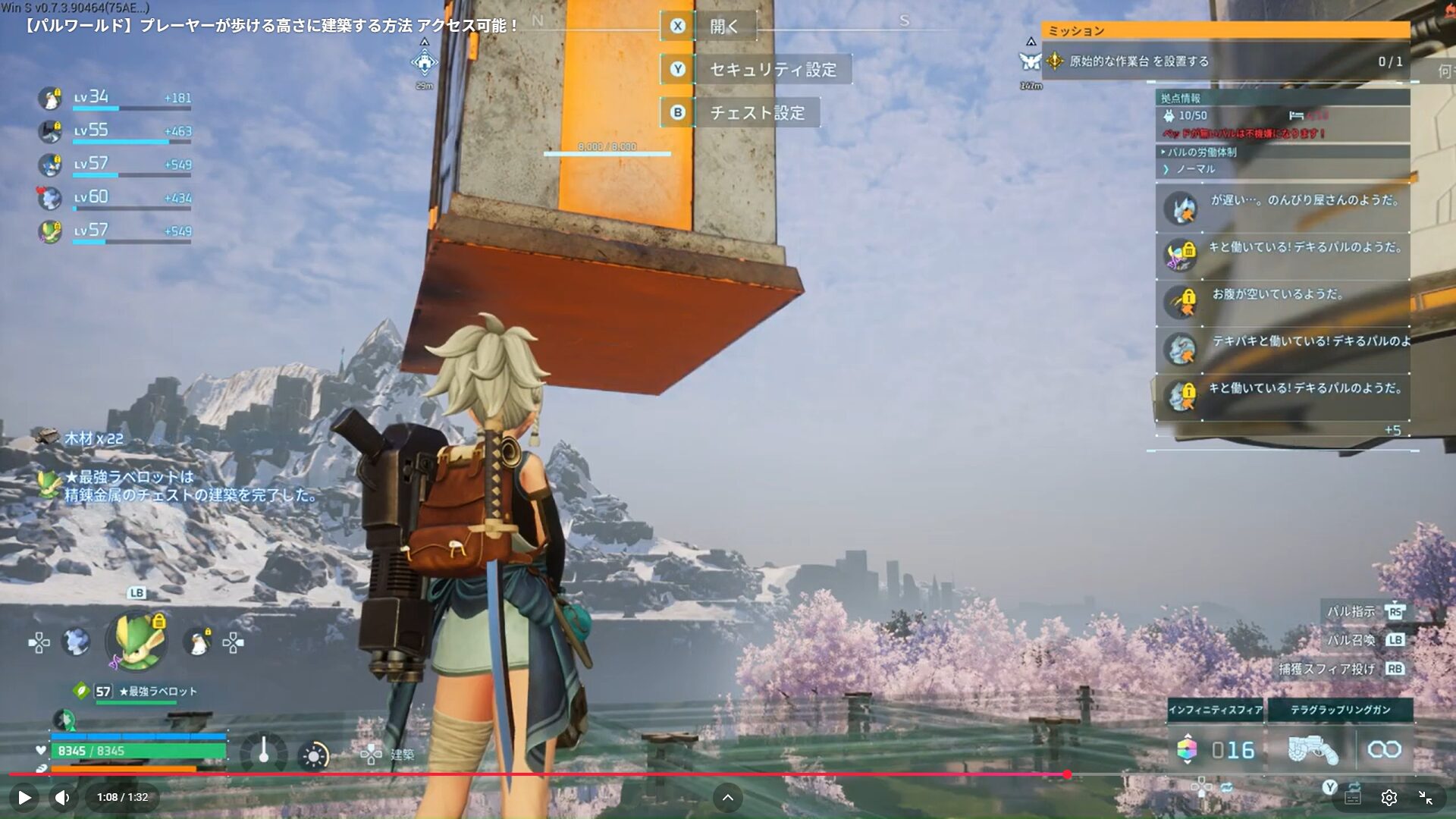The image size is (1456, 819).
Task: Select the Lv 60 party member
Action: tap(50, 199)
